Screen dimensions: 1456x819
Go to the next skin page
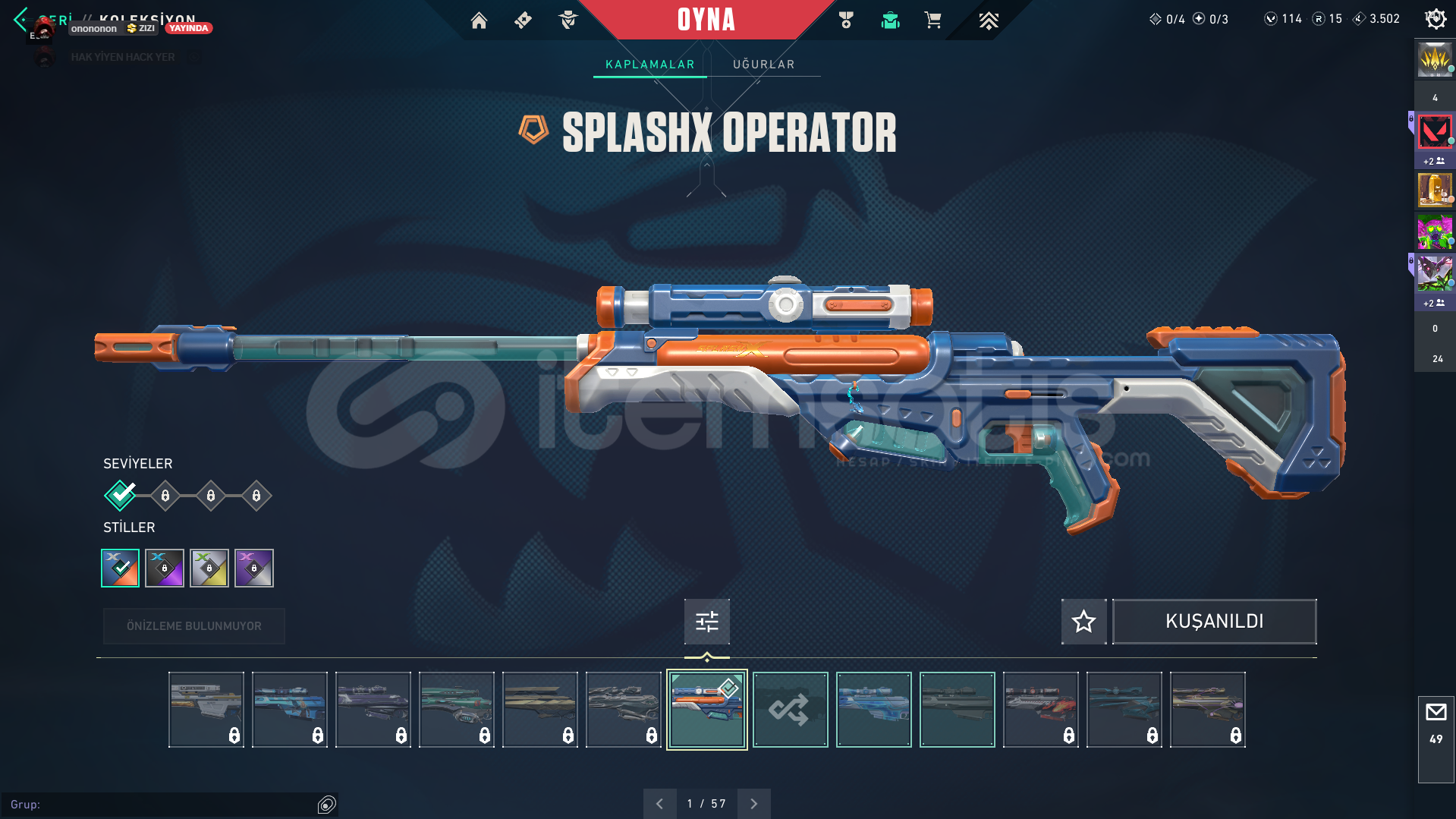click(753, 803)
